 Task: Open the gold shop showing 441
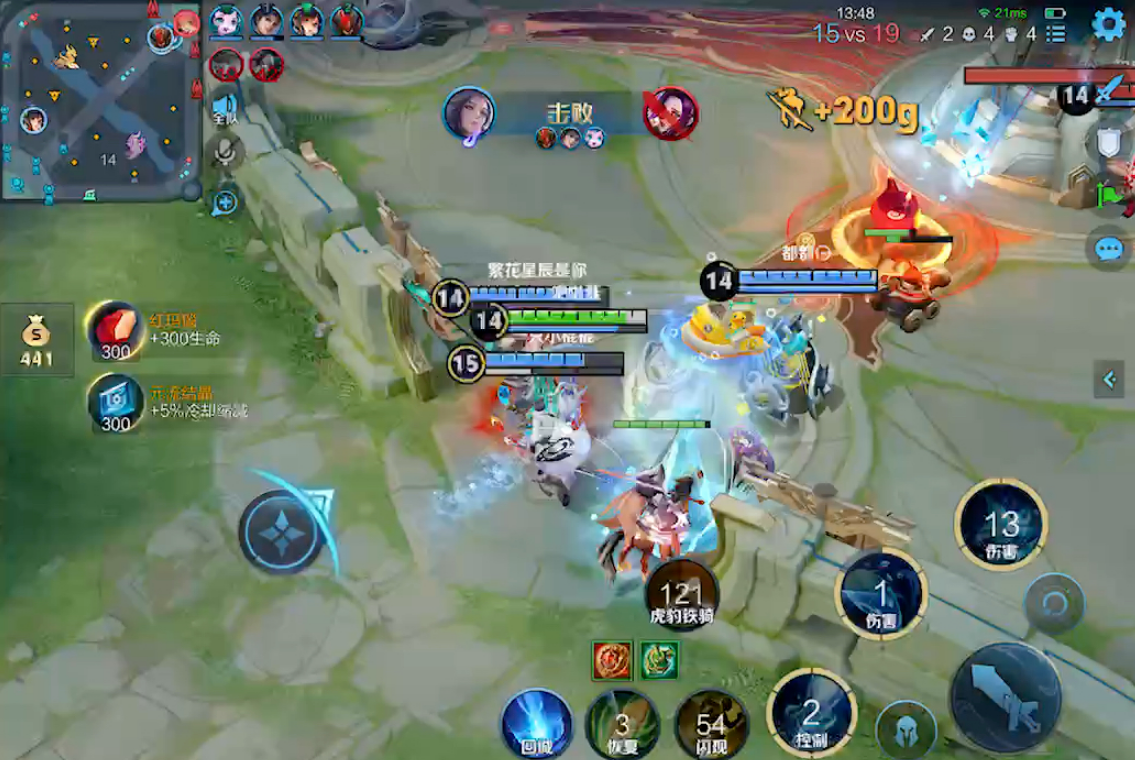coord(39,340)
